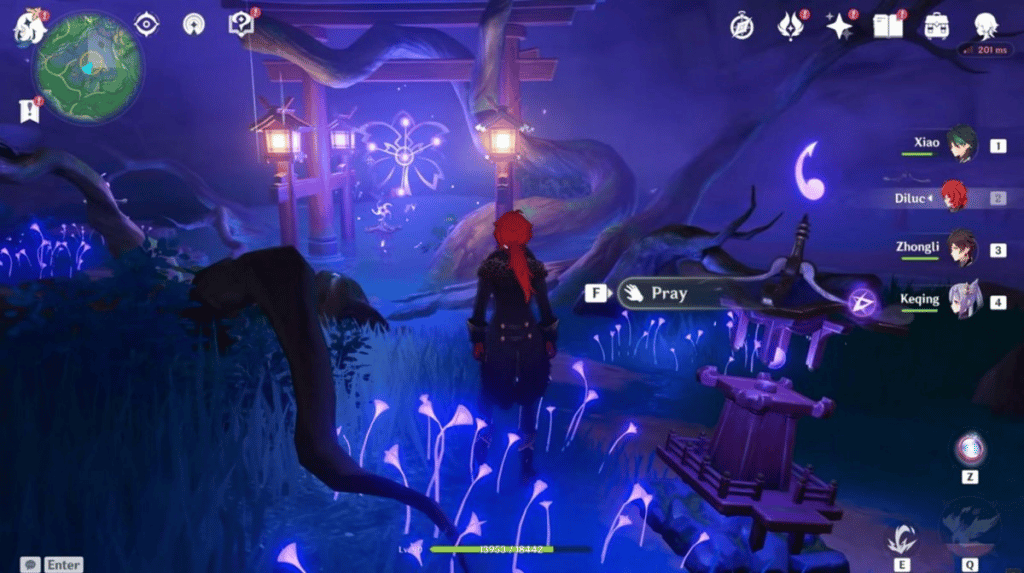Open the backpack inventory
The height and width of the screenshot is (573, 1024).
pos(936,26)
